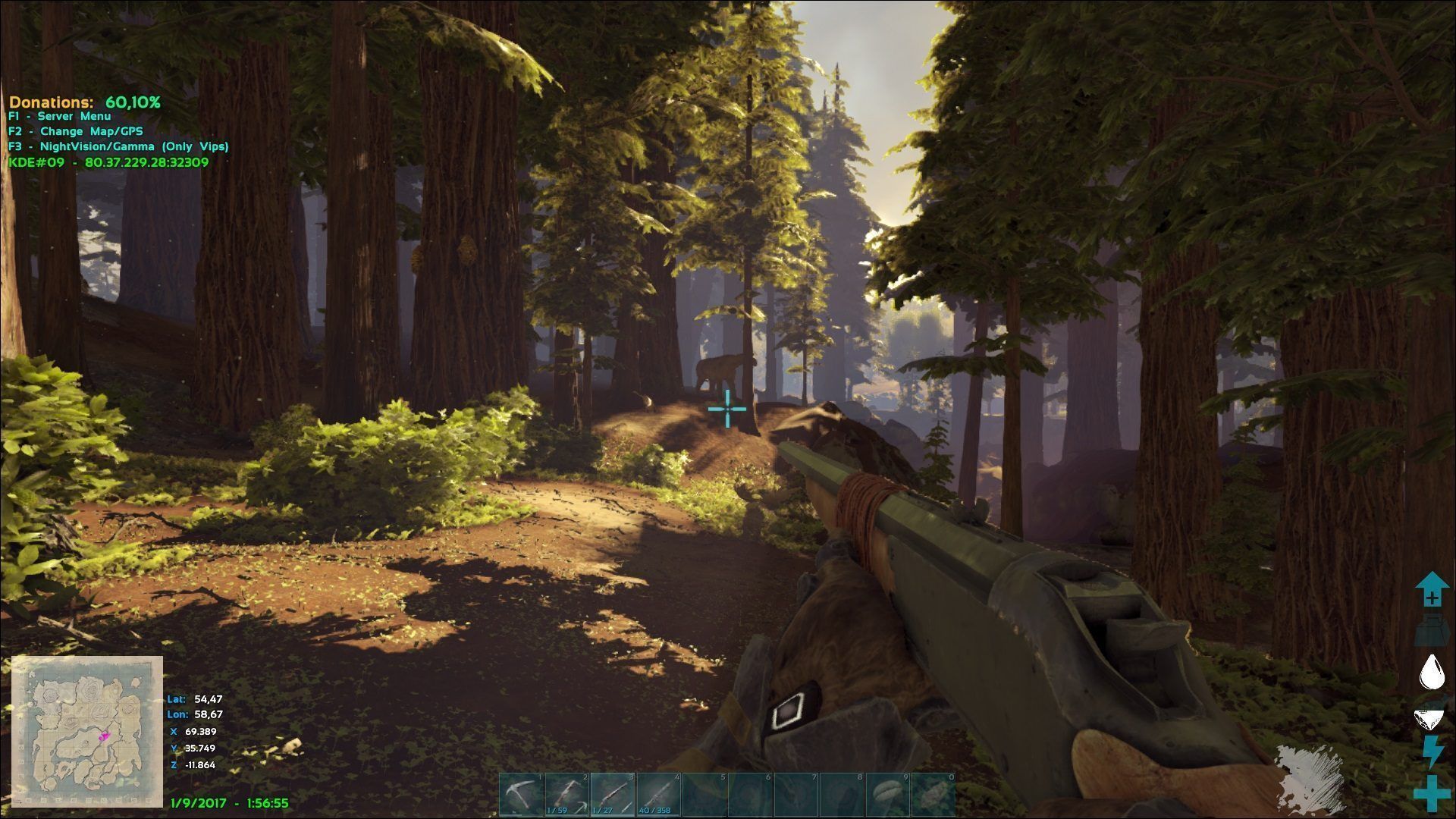Select the dart rifle showing 1 / 27
1456x819 pixels.
coord(613,795)
